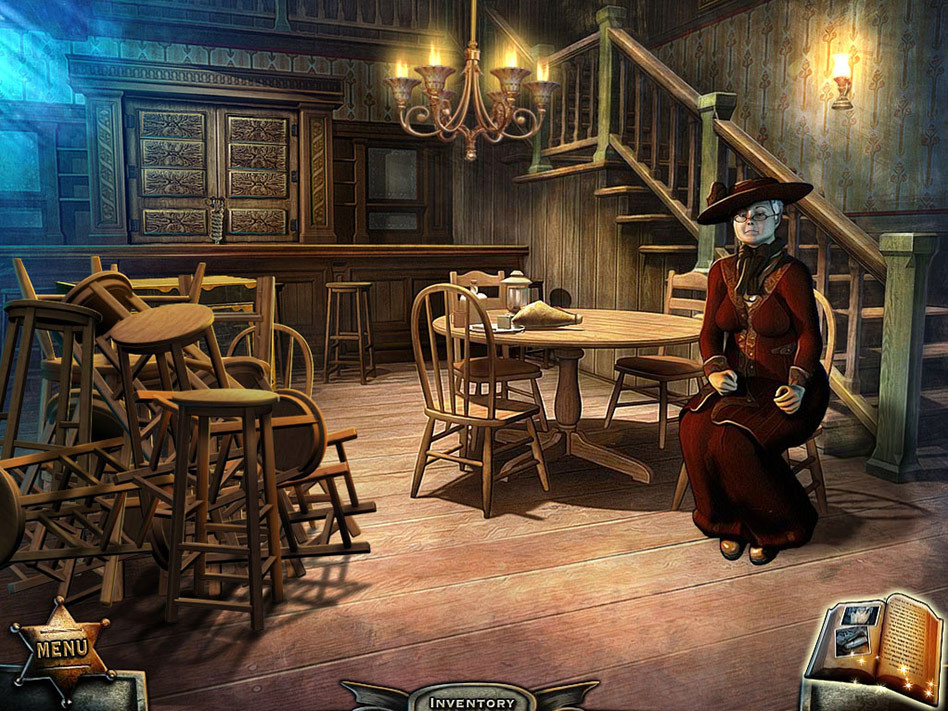Image resolution: width=948 pixels, height=711 pixels.
Task: Open the sheriff star Menu button
Action: (x=62, y=648)
